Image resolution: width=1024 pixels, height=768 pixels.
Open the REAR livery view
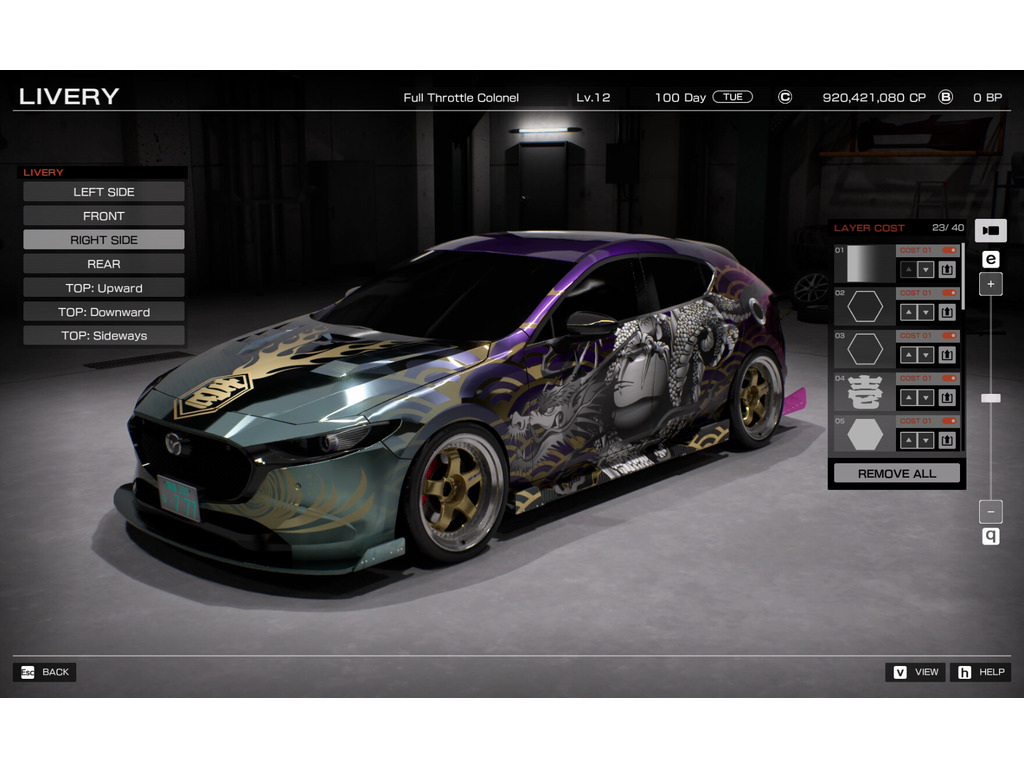[104, 264]
